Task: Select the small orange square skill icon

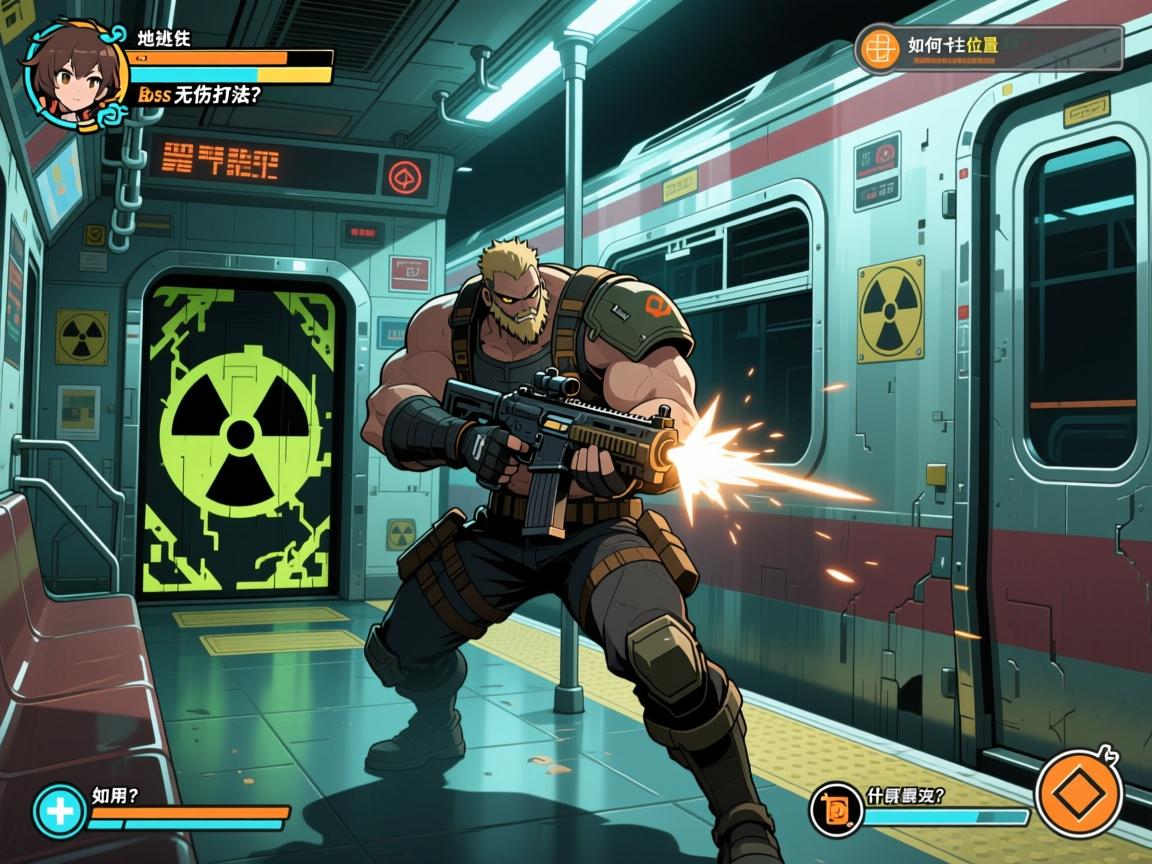Action: [x=833, y=808]
